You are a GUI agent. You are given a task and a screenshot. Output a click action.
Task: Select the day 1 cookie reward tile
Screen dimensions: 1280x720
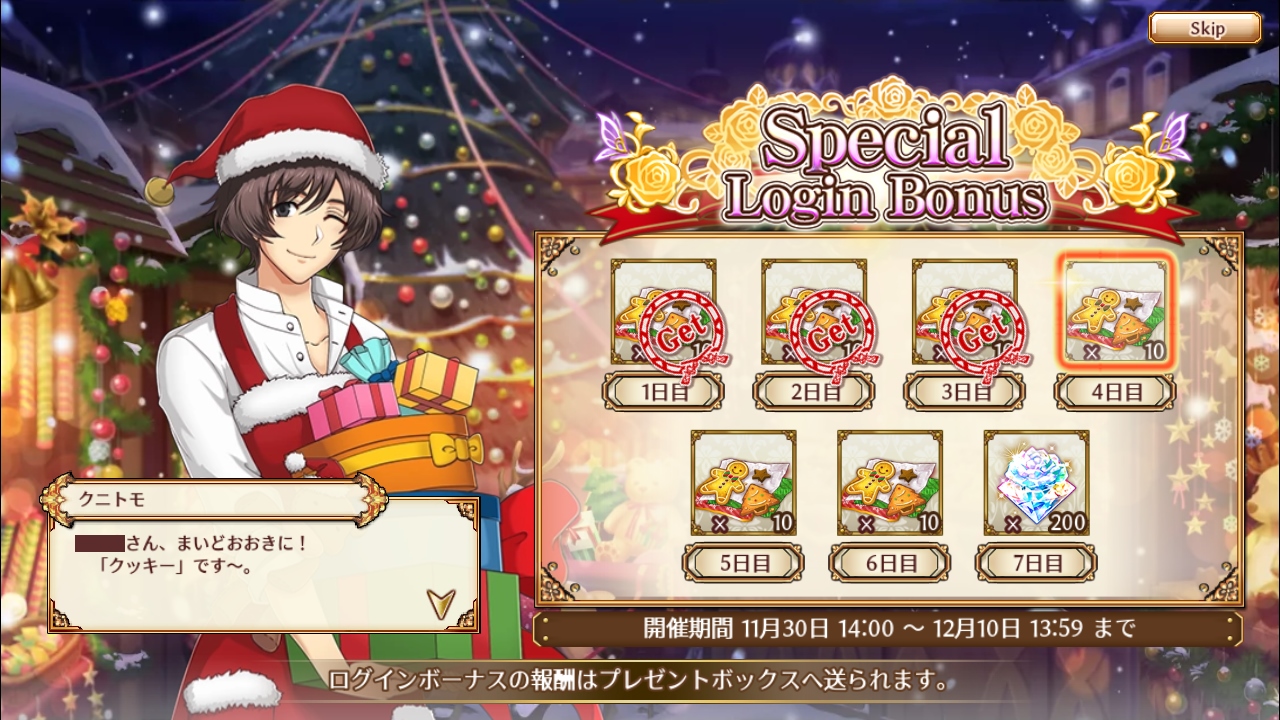(664, 312)
